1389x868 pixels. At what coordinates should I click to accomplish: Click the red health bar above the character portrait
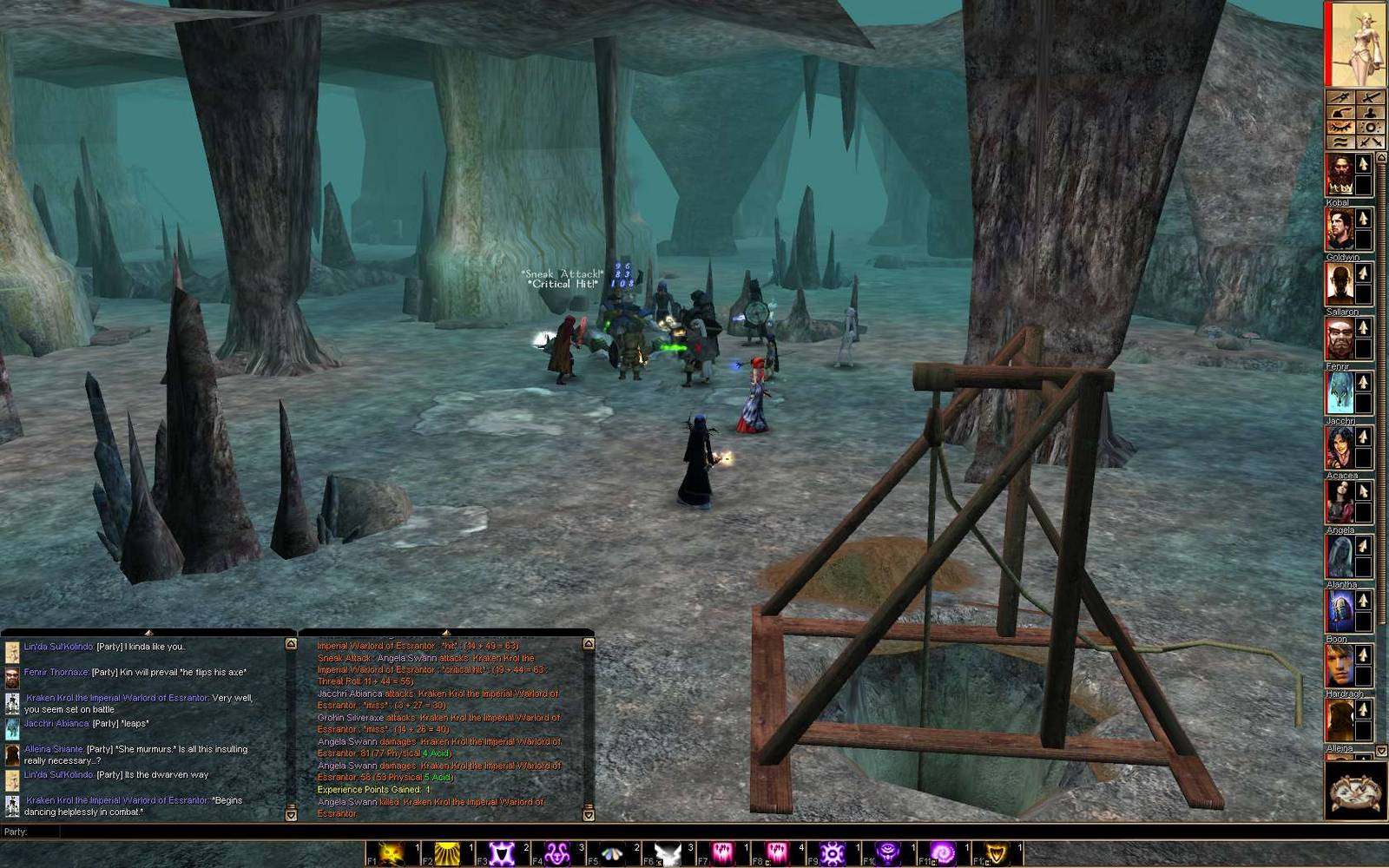[x=1330, y=43]
